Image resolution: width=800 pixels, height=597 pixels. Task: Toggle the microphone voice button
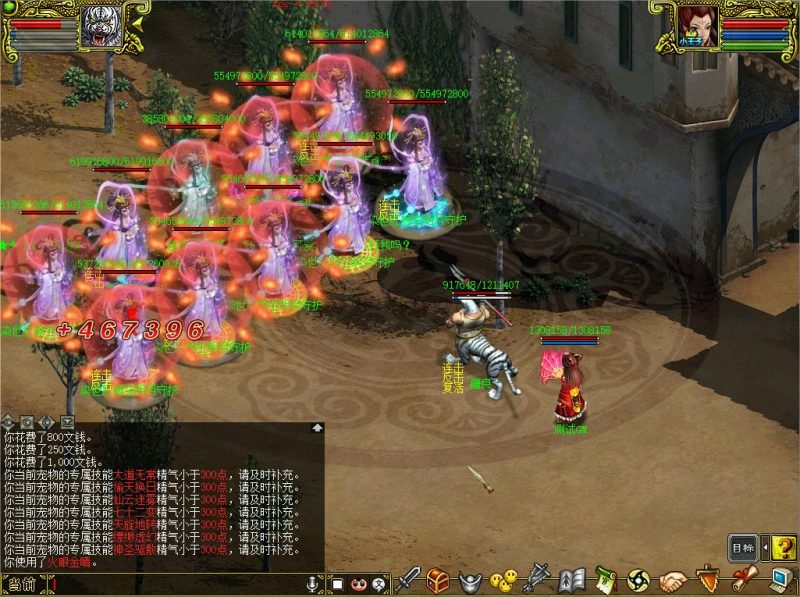tap(313, 583)
